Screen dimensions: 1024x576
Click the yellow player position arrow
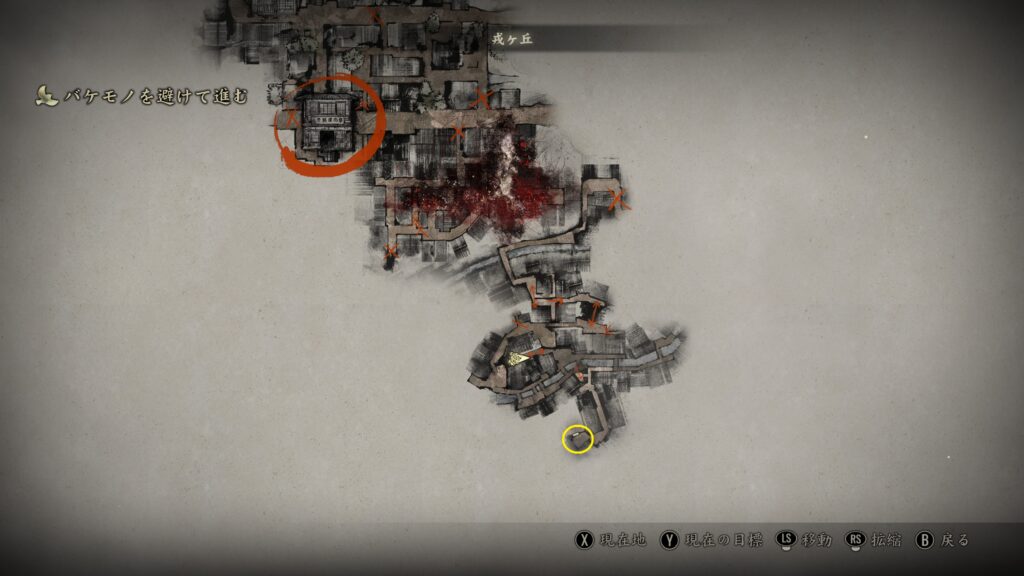click(518, 357)
